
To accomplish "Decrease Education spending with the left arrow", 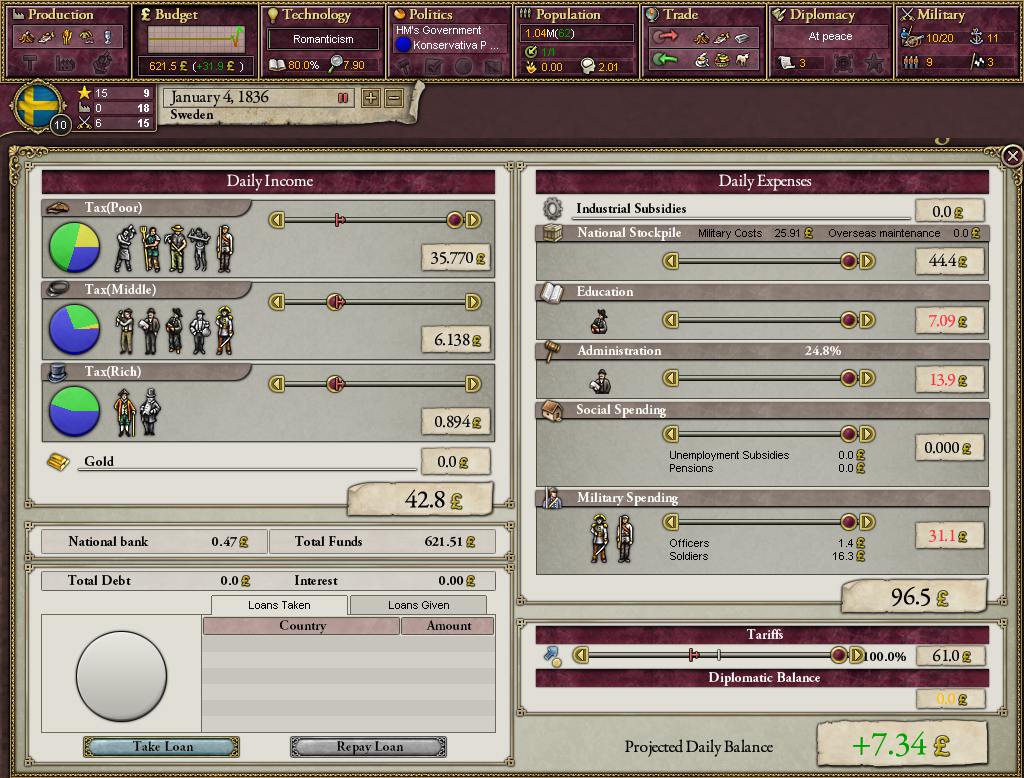I will pyautogui.click(x=672, y=320).
